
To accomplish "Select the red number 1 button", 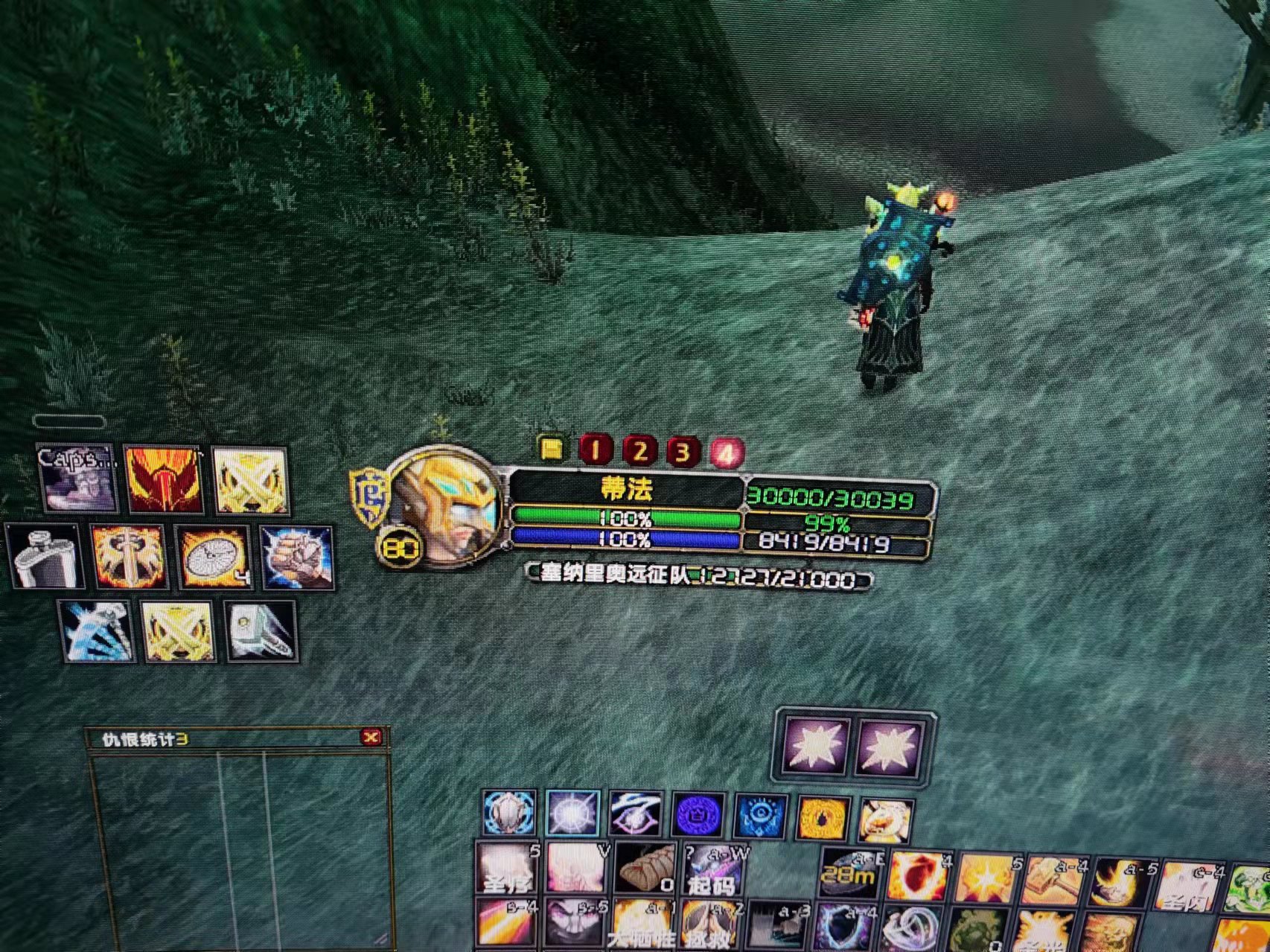I will point(595,450).
